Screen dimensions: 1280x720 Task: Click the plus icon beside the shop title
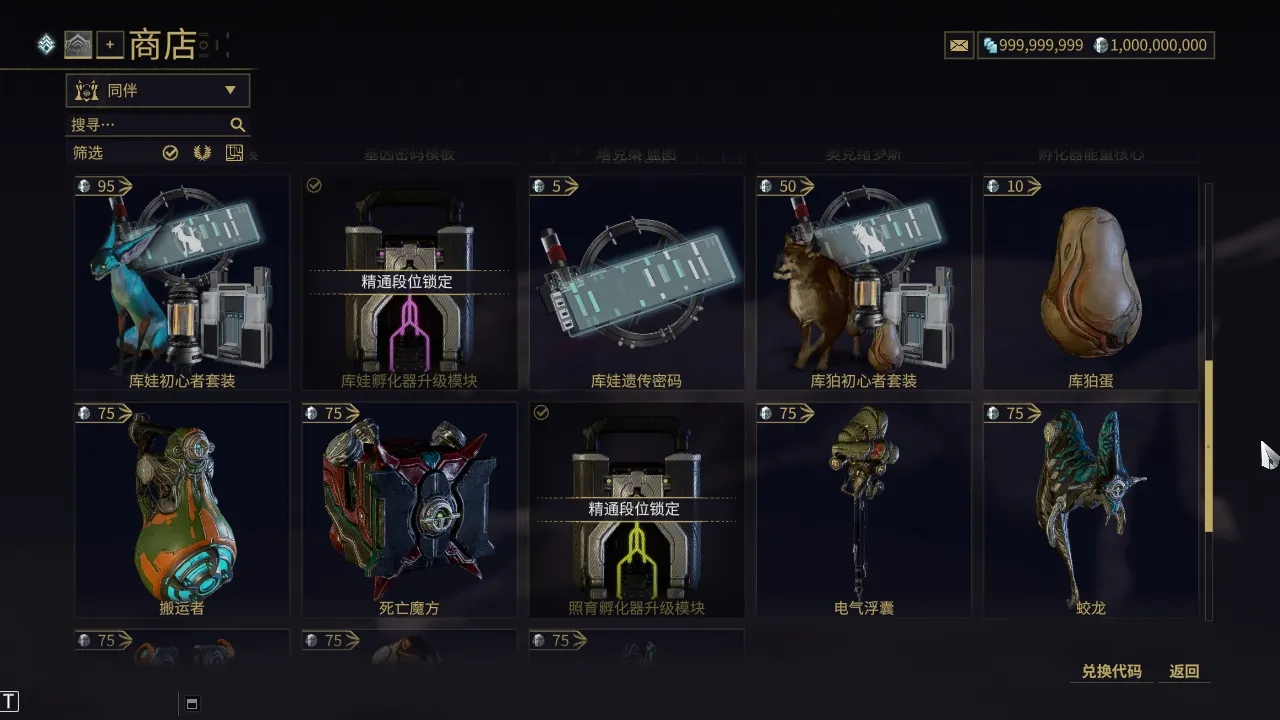110,45
